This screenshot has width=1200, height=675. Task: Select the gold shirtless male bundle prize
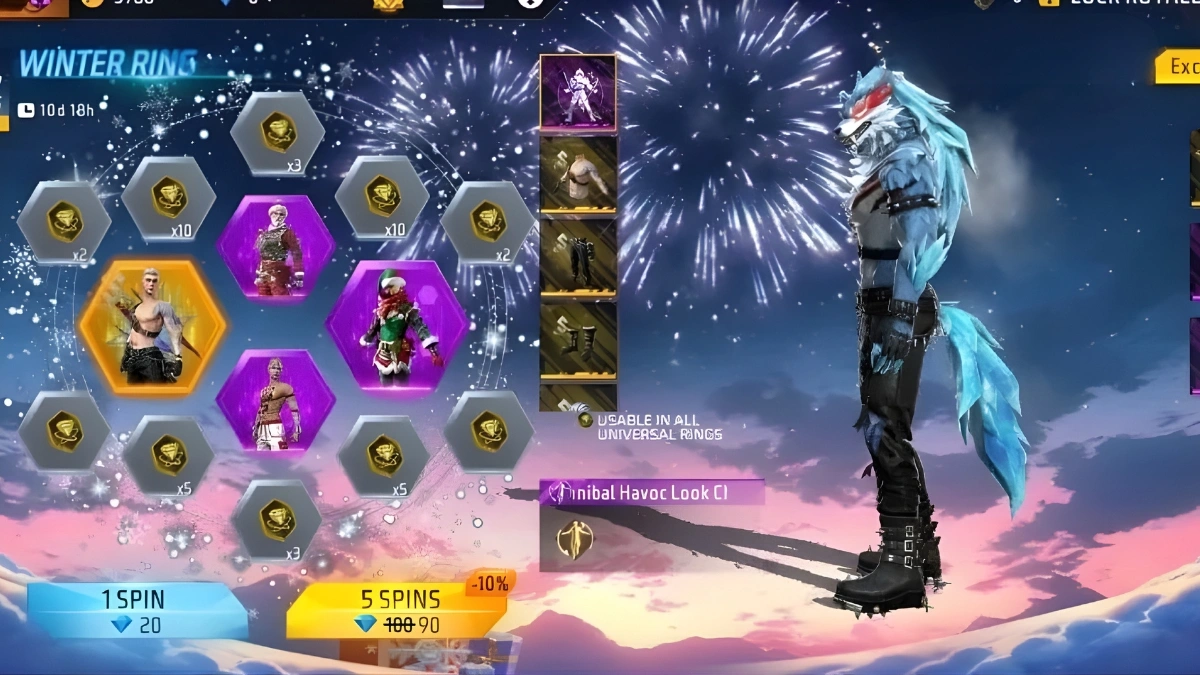click(x=153, y=328)
